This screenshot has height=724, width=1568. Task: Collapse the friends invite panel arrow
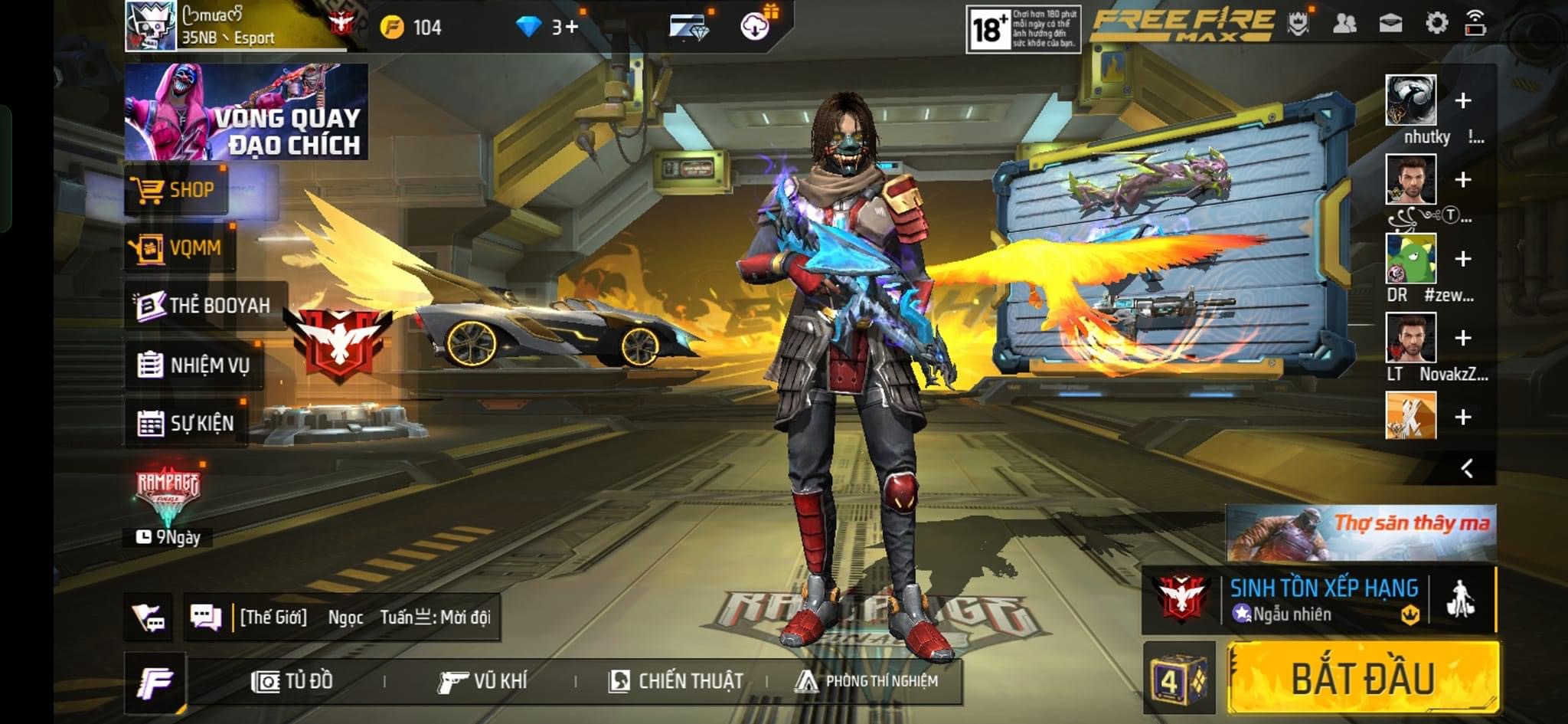pos(1467,468)
